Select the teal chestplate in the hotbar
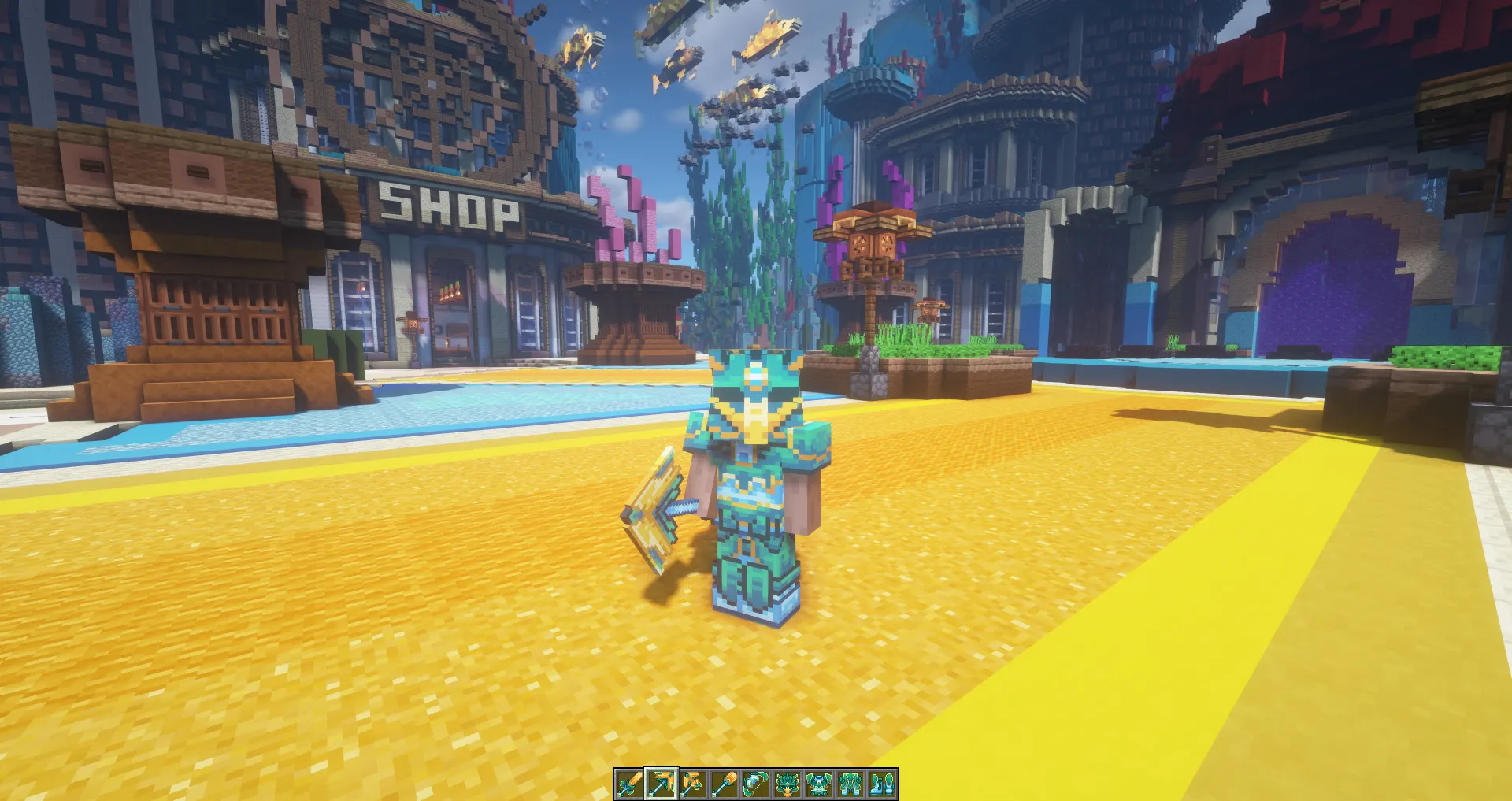The width and height of the screenshot is (1512, 801). (x=819, y=784)
